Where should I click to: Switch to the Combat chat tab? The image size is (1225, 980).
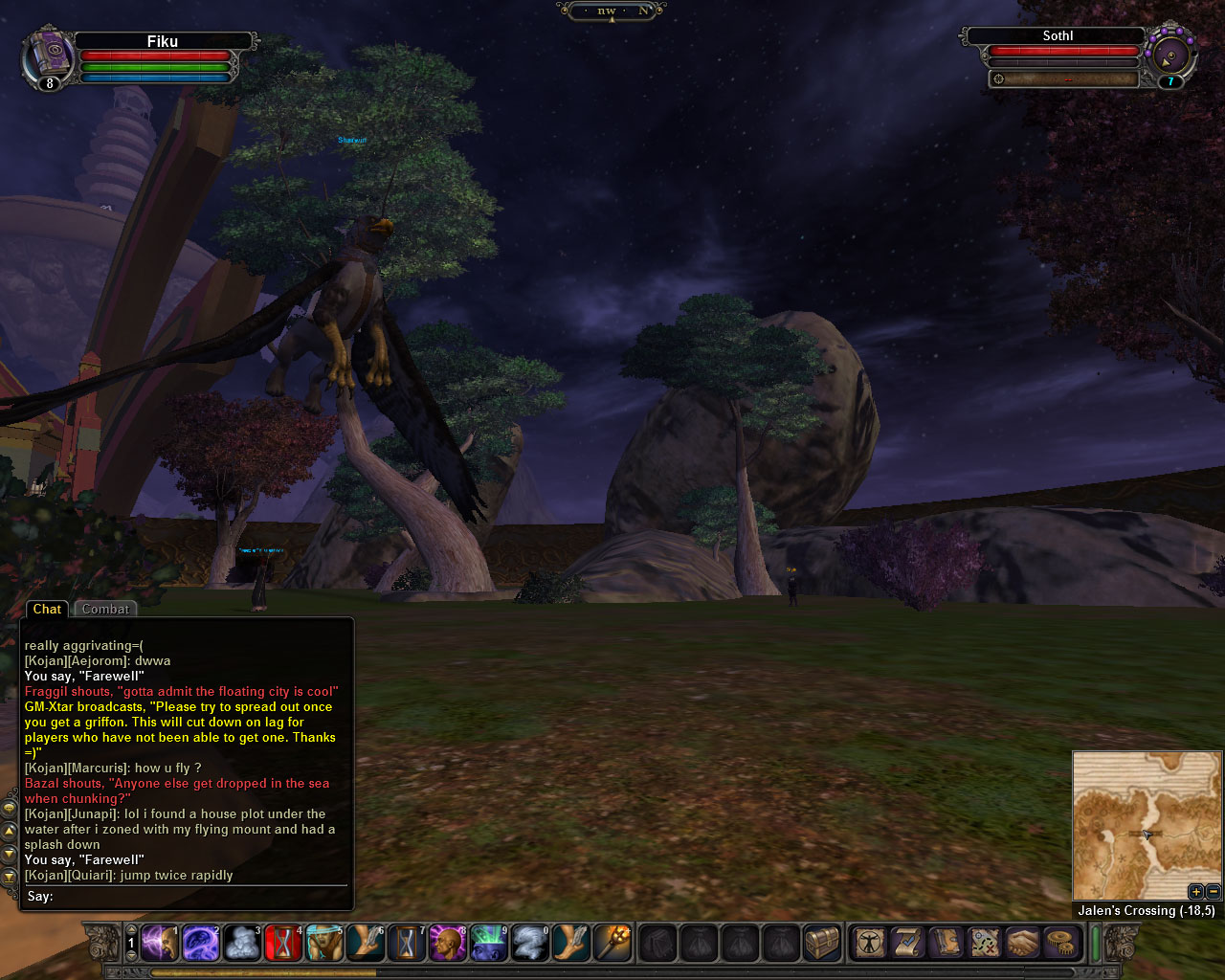pyautogui.click(x=105, y=610)
